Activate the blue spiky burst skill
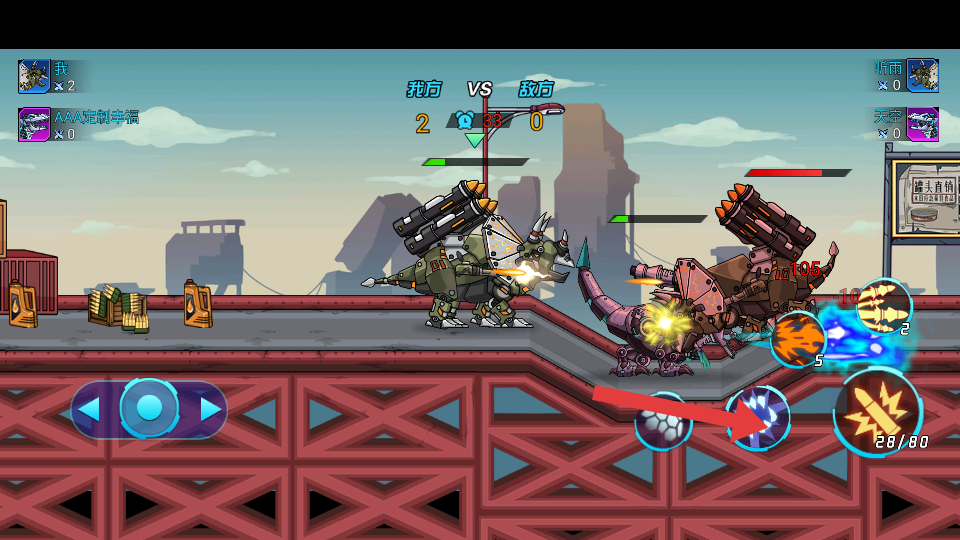This screenshot has height=540, width=960. coord(759,417)
